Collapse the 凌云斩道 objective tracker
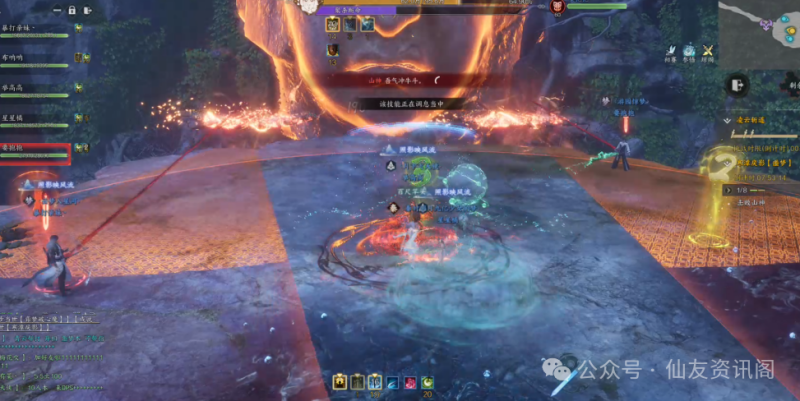The image size is (800, 401). 727,121
